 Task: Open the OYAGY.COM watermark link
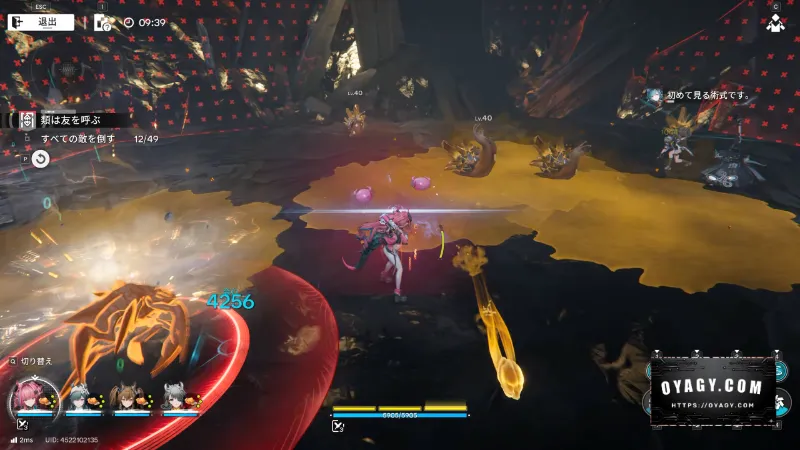tap(713, 389)
